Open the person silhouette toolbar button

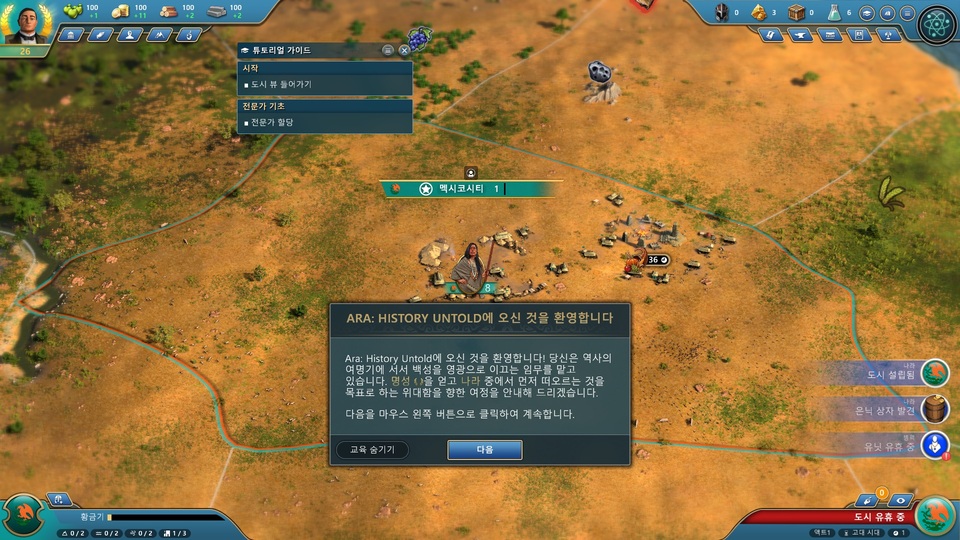click(x=129, y=35)
